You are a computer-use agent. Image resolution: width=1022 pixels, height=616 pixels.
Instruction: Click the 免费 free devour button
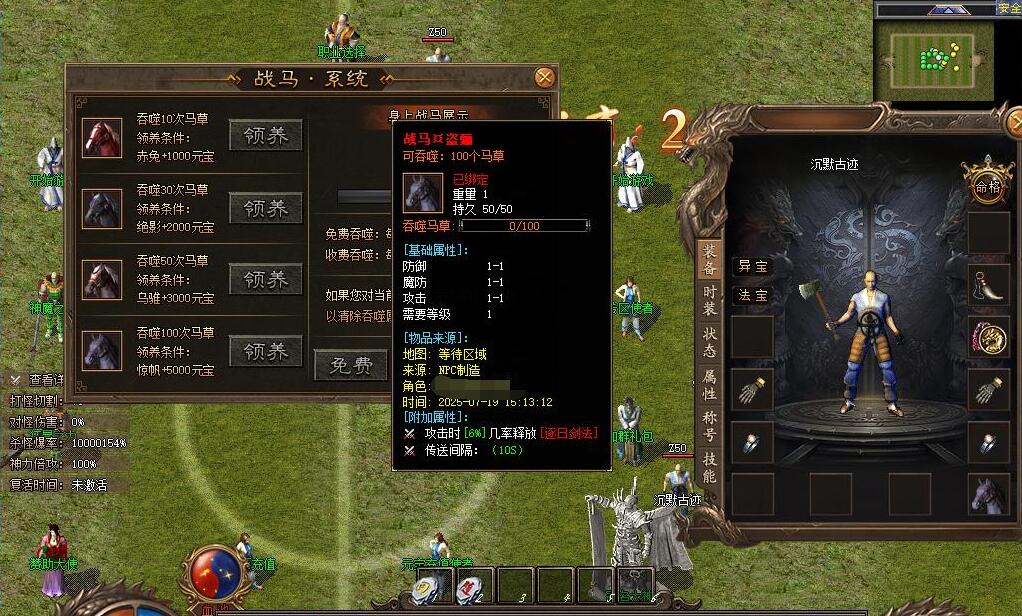350,366
